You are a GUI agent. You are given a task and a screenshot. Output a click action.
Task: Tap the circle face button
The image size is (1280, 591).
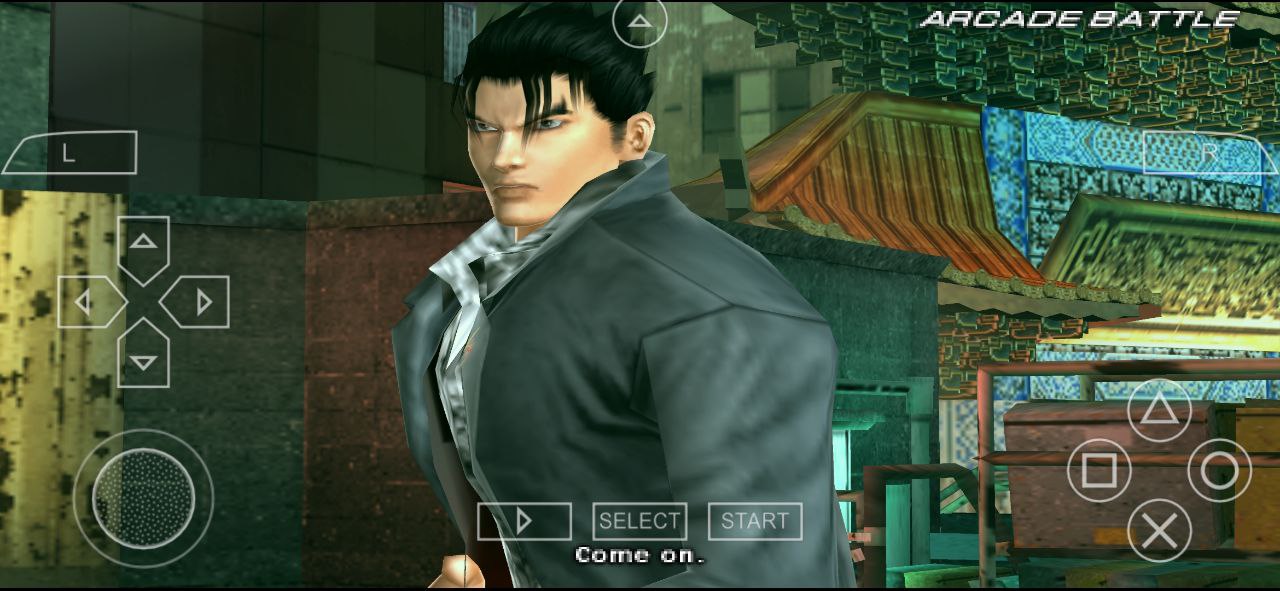1219,470
